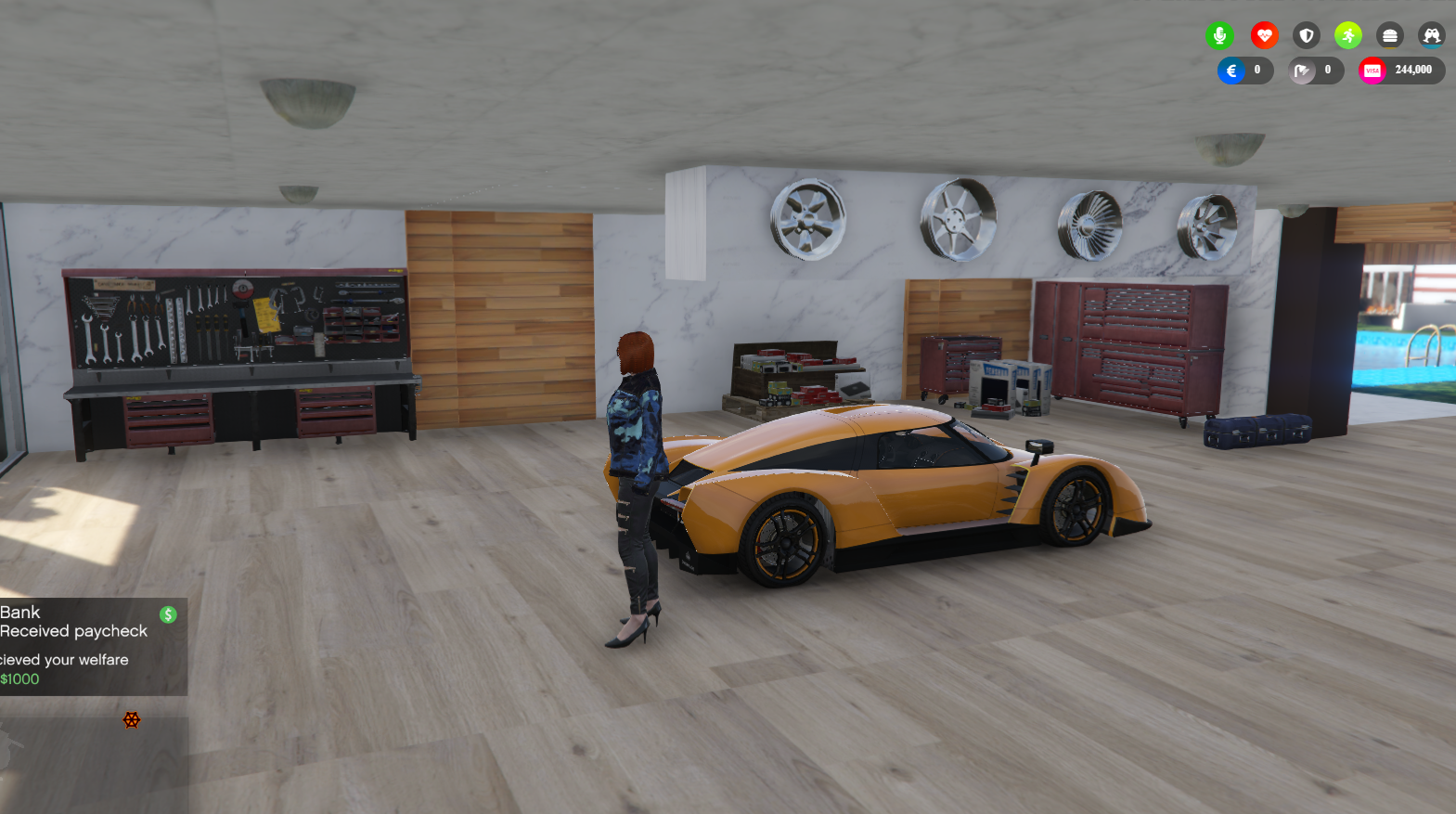Viewport: 1456px width, 814px height.
Task: Click the red health heart icon
Action: coord(1264,35)
